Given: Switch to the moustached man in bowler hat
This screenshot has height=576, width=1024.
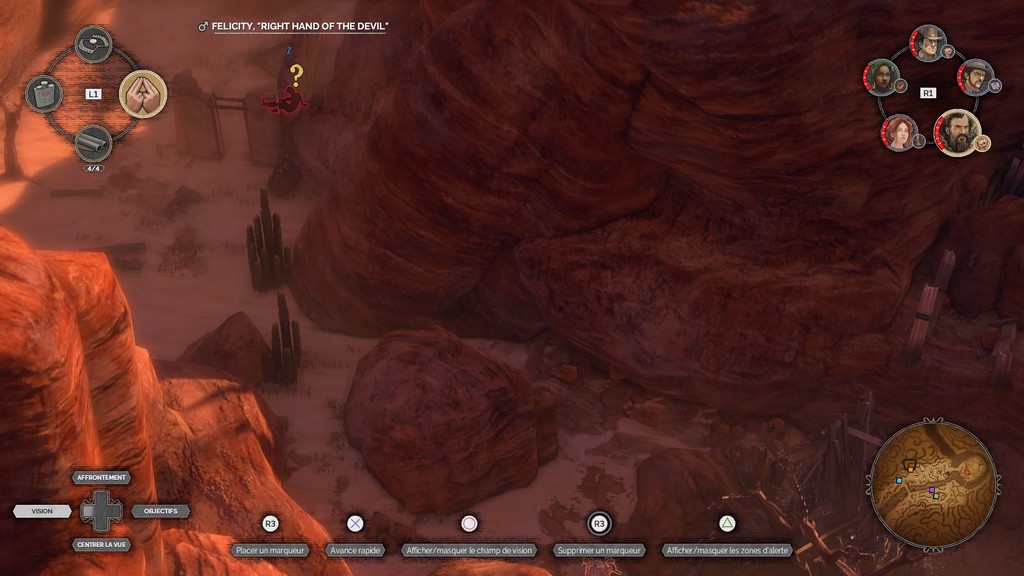Looking at the screenshot, I should click(975, 77).
